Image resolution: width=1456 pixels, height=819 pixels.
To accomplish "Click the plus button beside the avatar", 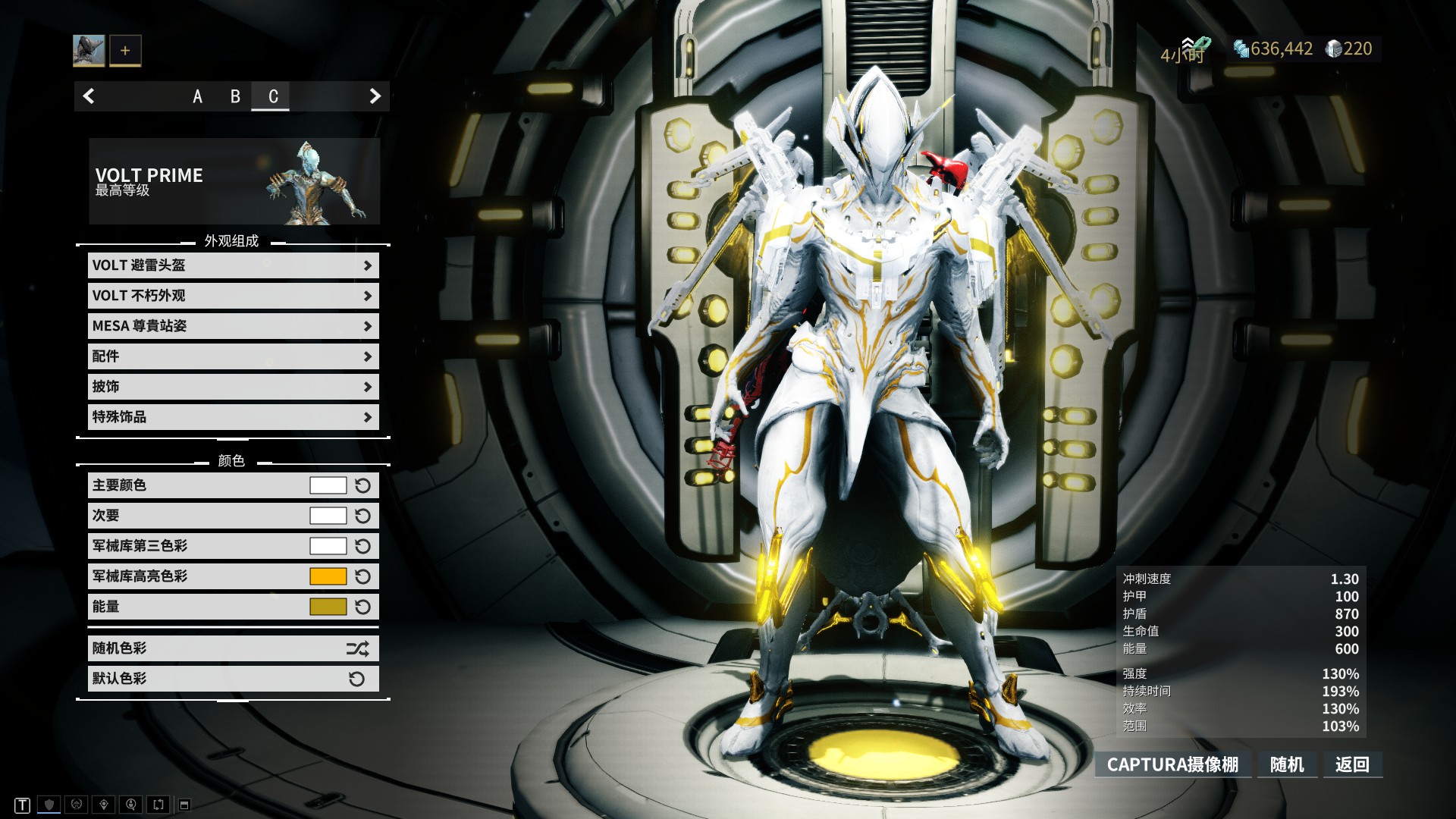I will pyautogui.click(x=125, y=51).
